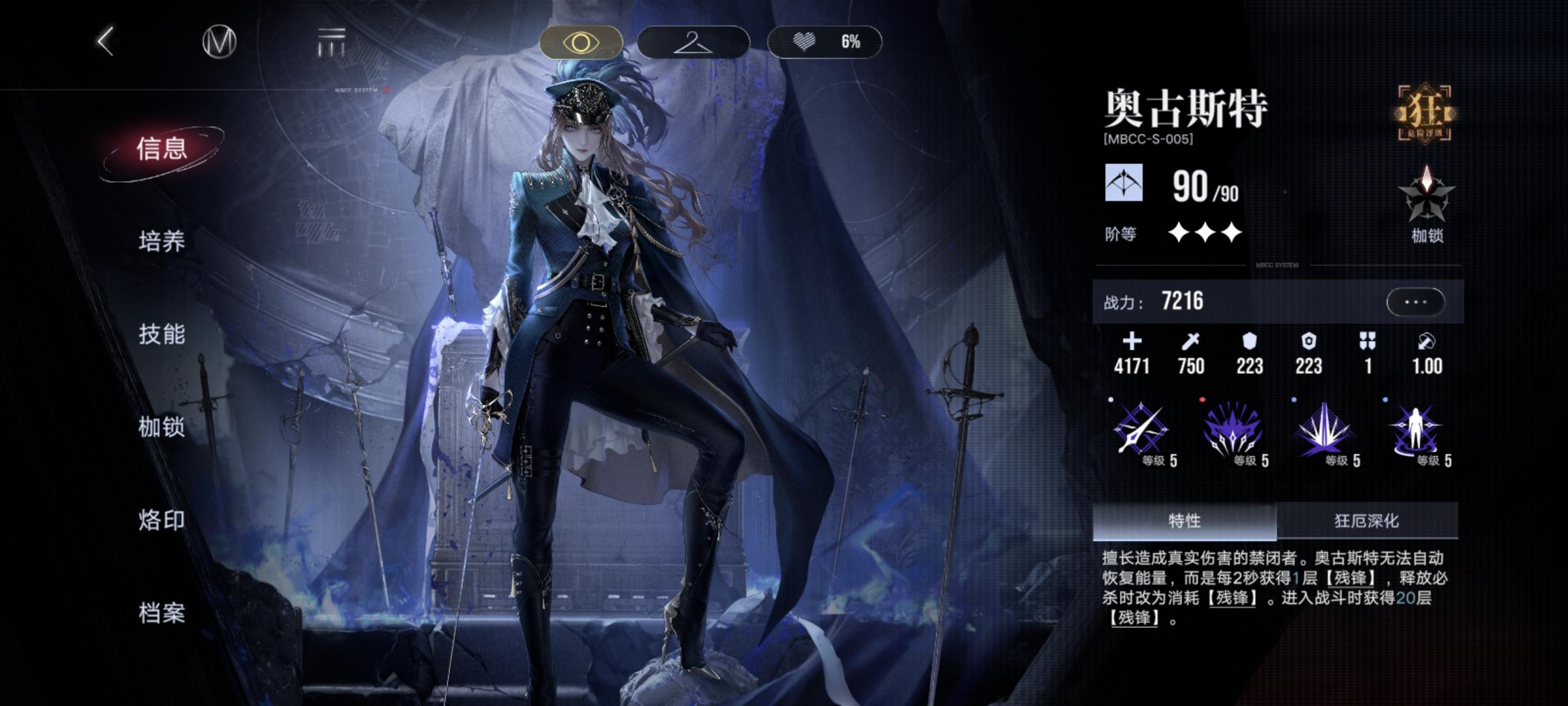The image size is (1568, 706).
Task: Switch to the 狂厄深化 tab
Action: tap(1367, 521)
